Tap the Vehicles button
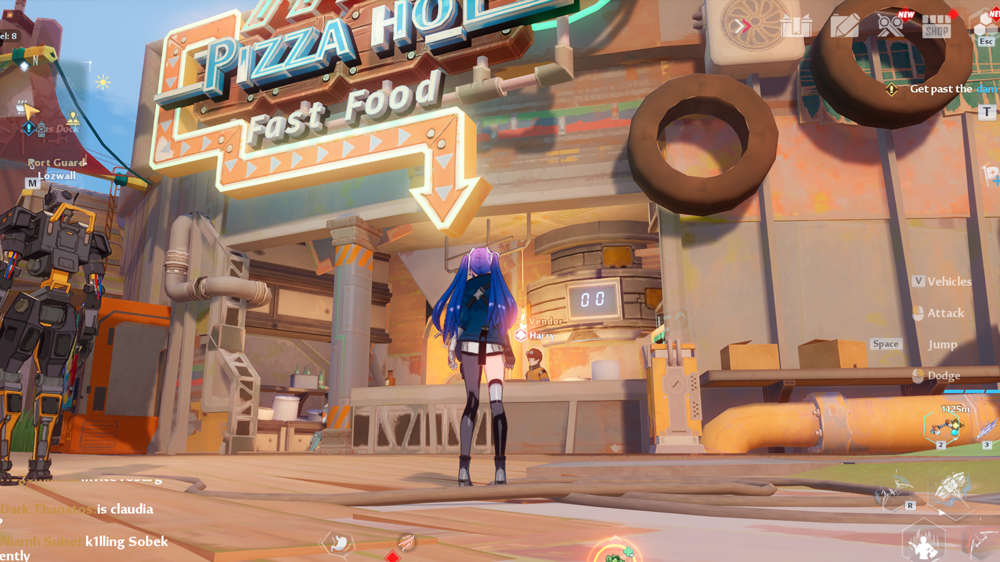1000x562 pixels. (941, 281)
